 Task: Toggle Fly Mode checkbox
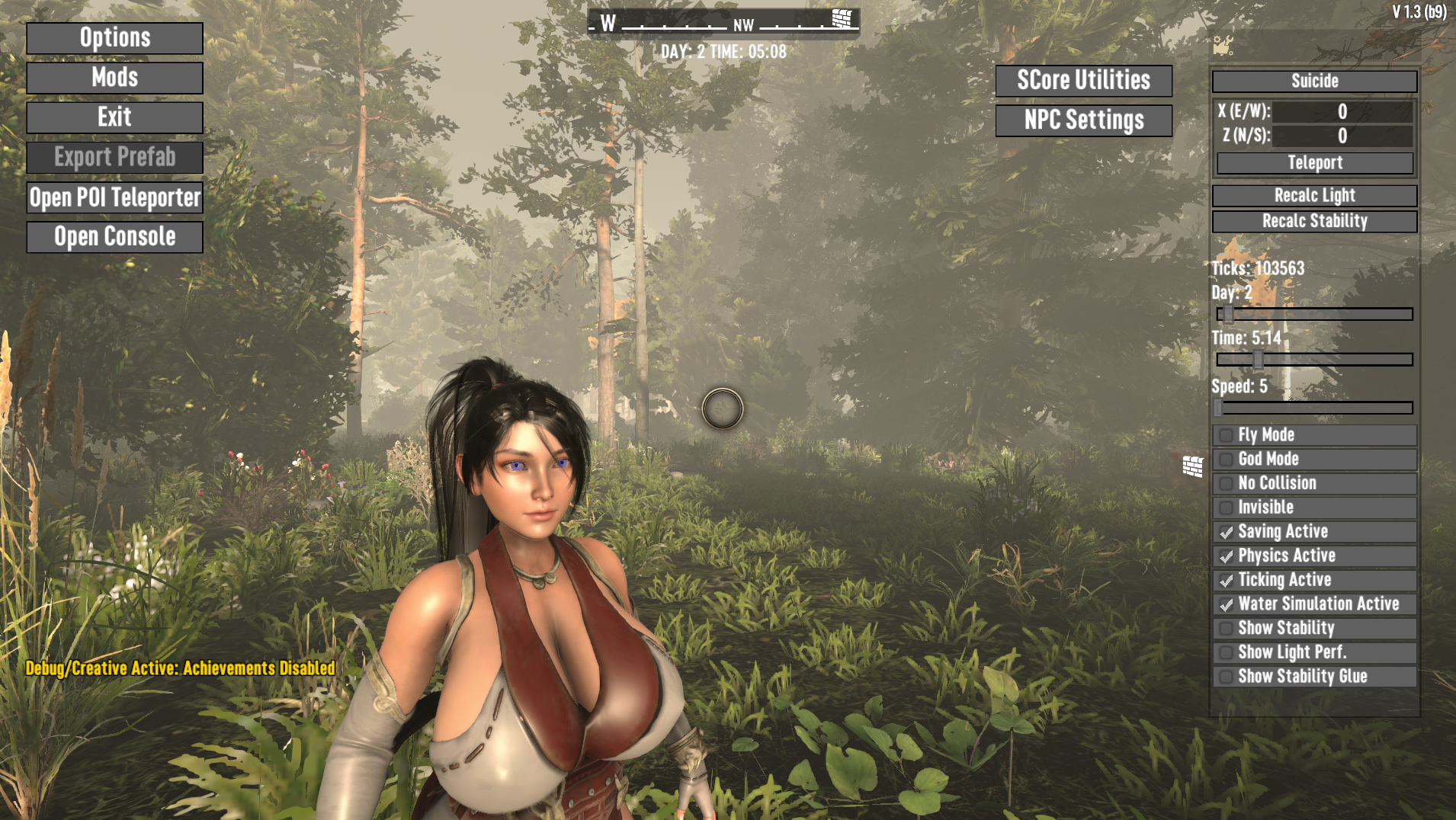(1227, 435)
